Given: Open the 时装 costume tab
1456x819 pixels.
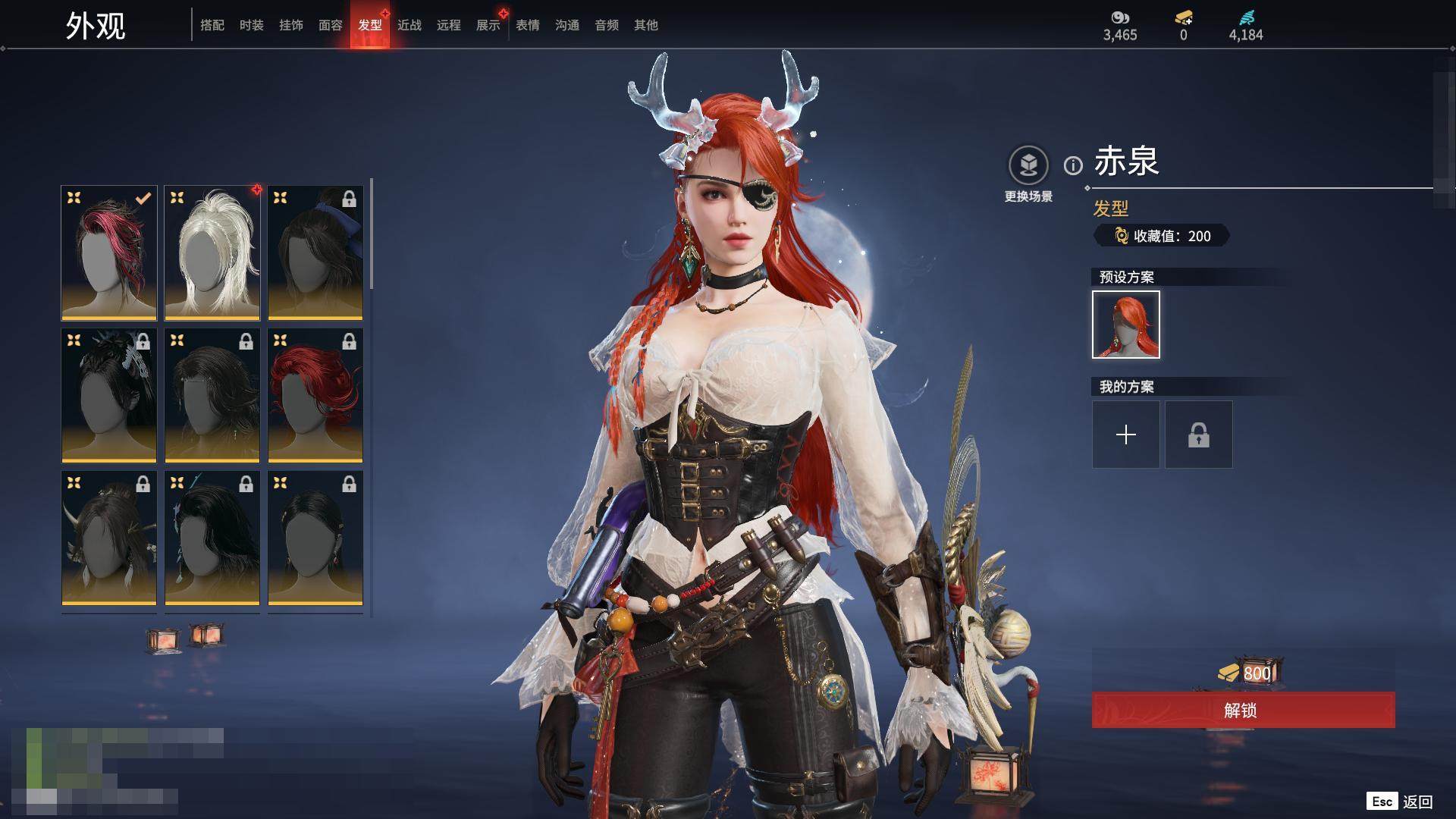Looking at the screenshot, I should click(251, 25).
